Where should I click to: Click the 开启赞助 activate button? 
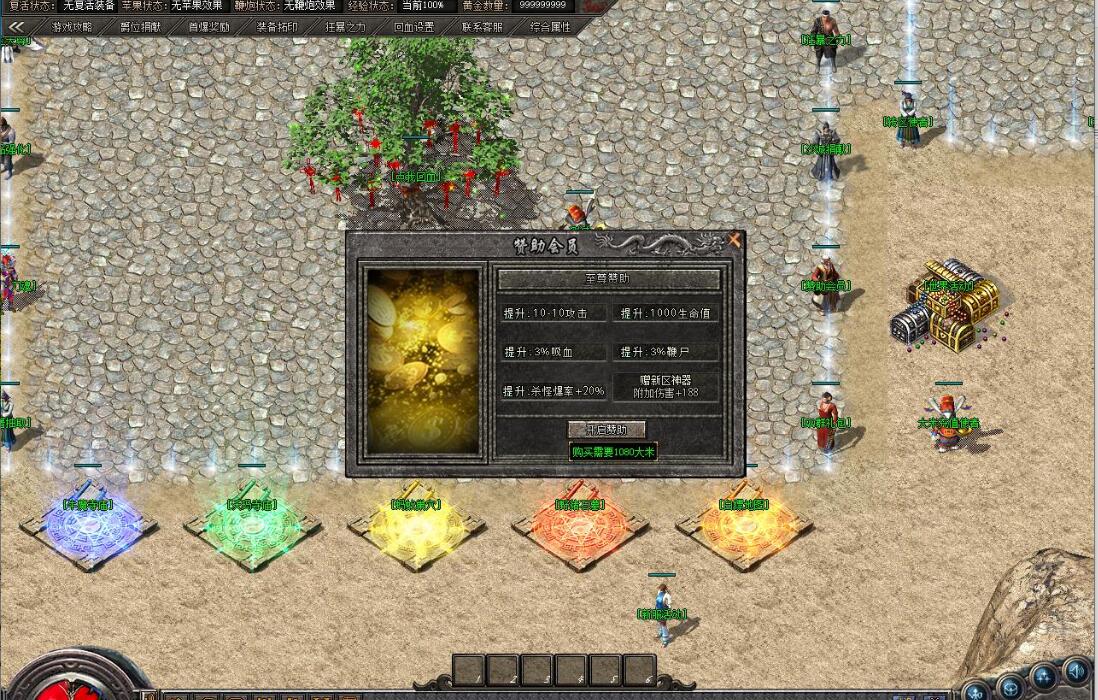point(607,429)
